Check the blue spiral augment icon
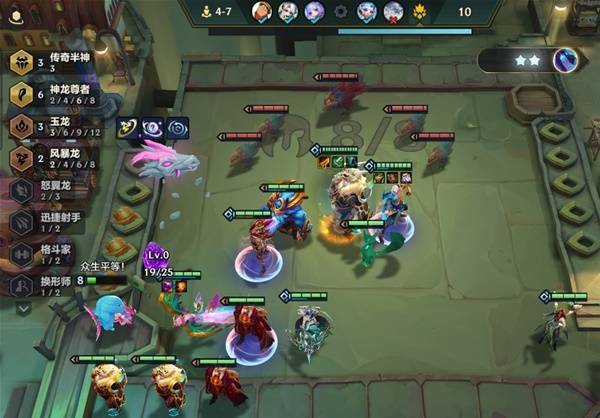Viewport: 600px width, 418px height. point(177,127)
